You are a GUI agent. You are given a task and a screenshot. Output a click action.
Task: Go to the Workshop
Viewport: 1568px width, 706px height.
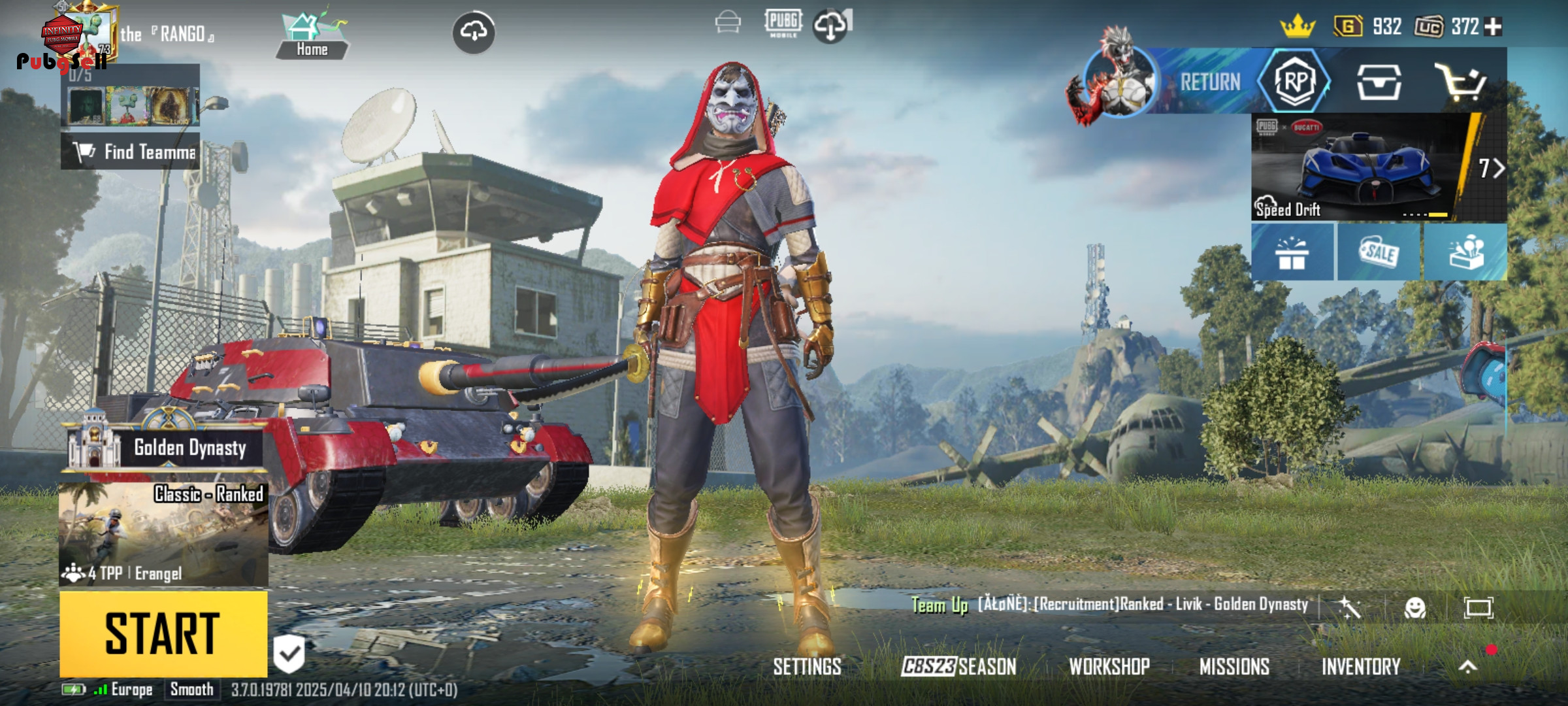1109,666
